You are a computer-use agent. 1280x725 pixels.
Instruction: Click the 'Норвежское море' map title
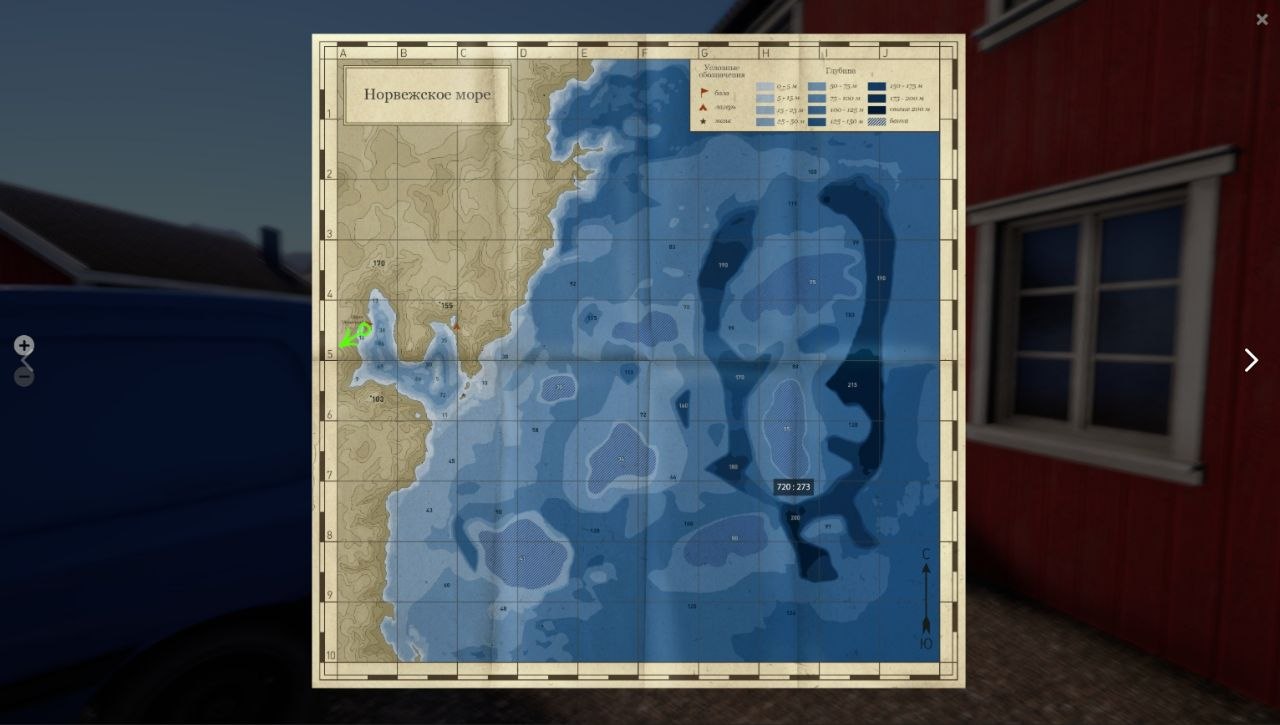426,94
